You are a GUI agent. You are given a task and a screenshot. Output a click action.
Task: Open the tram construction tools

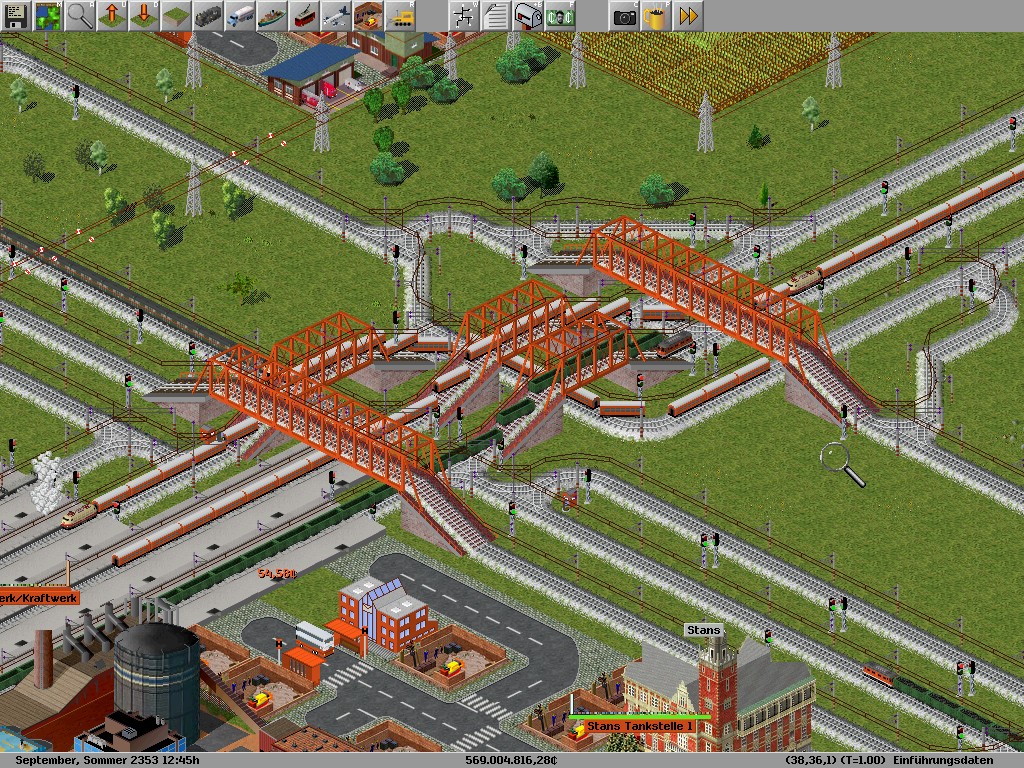click(304, 16)
